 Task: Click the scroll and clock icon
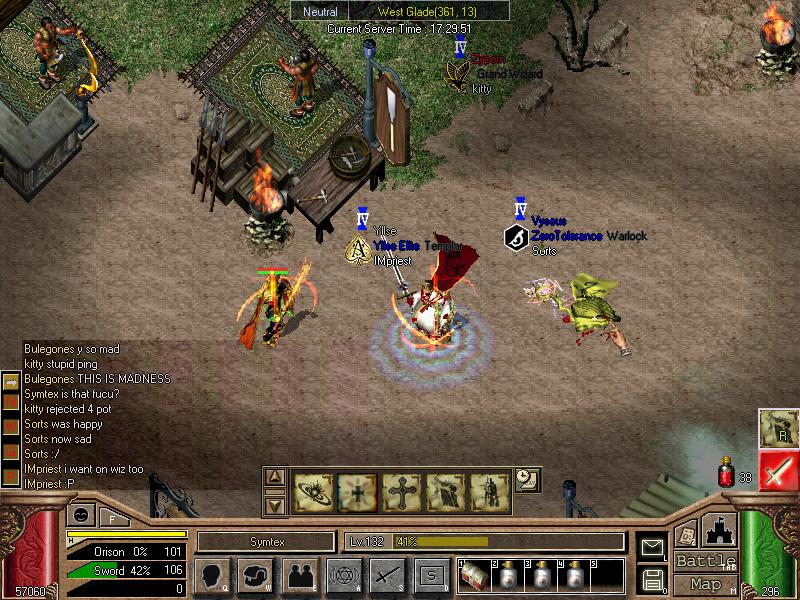tap(527, 479)
